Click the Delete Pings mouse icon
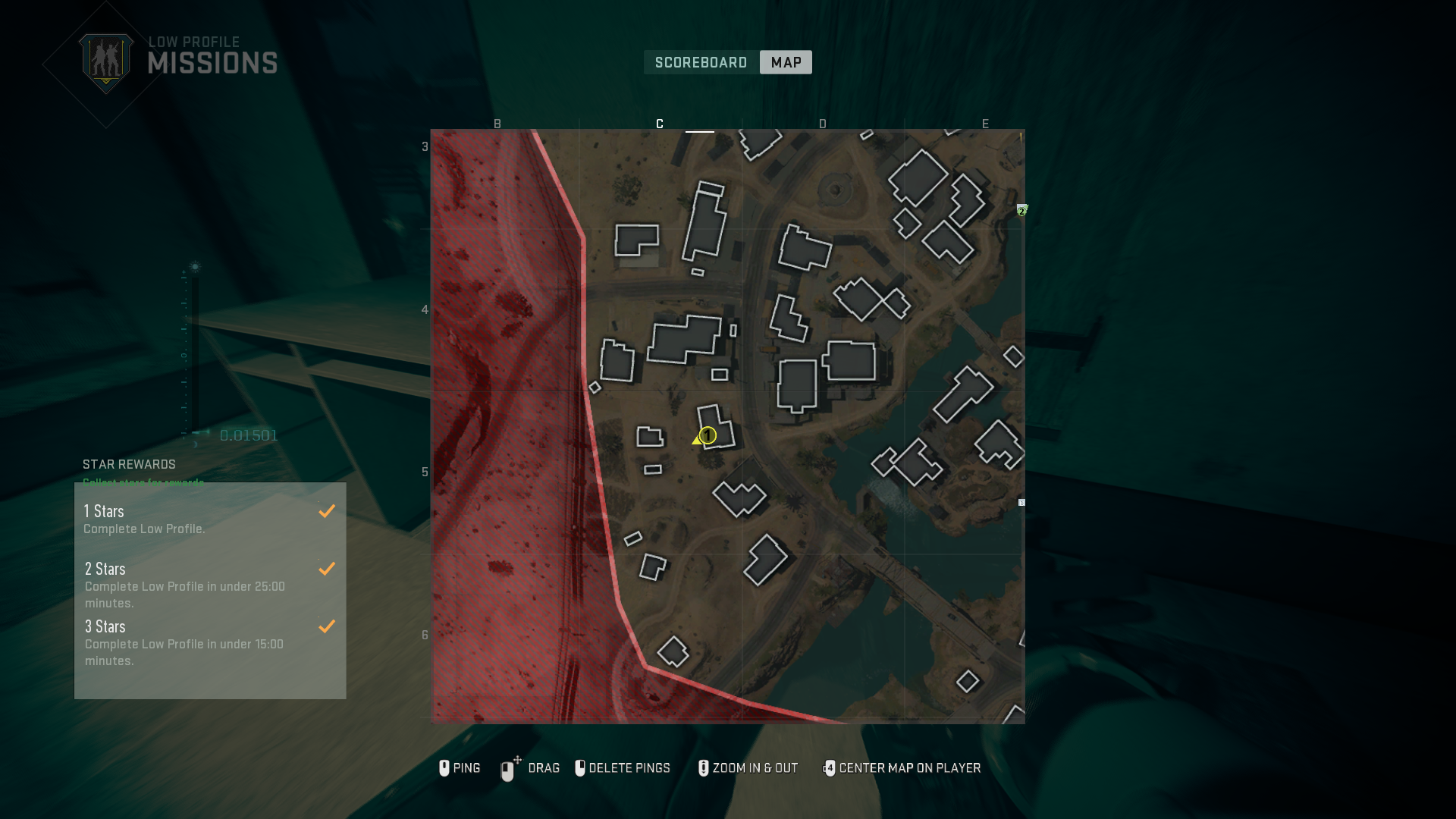This screenshot has height=819, width=1456. (581, 768)
